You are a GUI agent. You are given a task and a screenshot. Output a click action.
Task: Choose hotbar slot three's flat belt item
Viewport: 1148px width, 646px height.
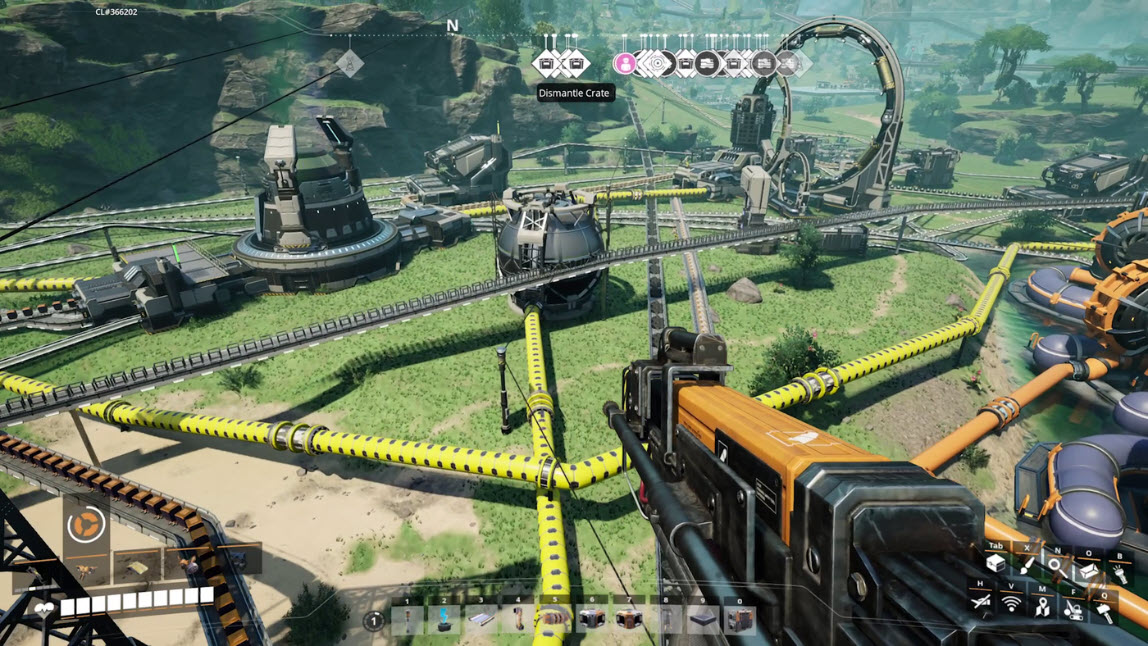(481, 620)
